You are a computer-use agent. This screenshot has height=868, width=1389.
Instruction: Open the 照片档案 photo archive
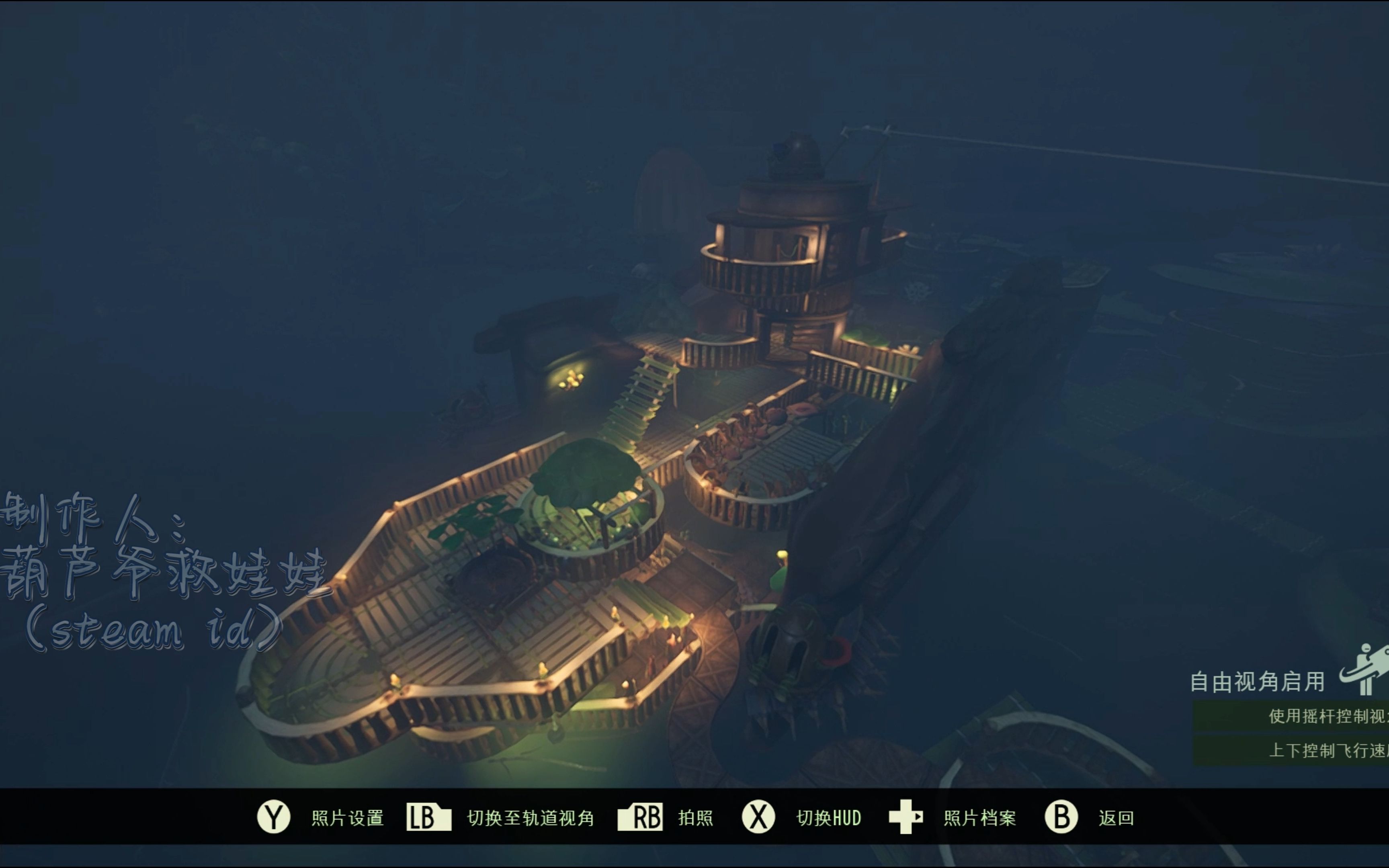979,817
